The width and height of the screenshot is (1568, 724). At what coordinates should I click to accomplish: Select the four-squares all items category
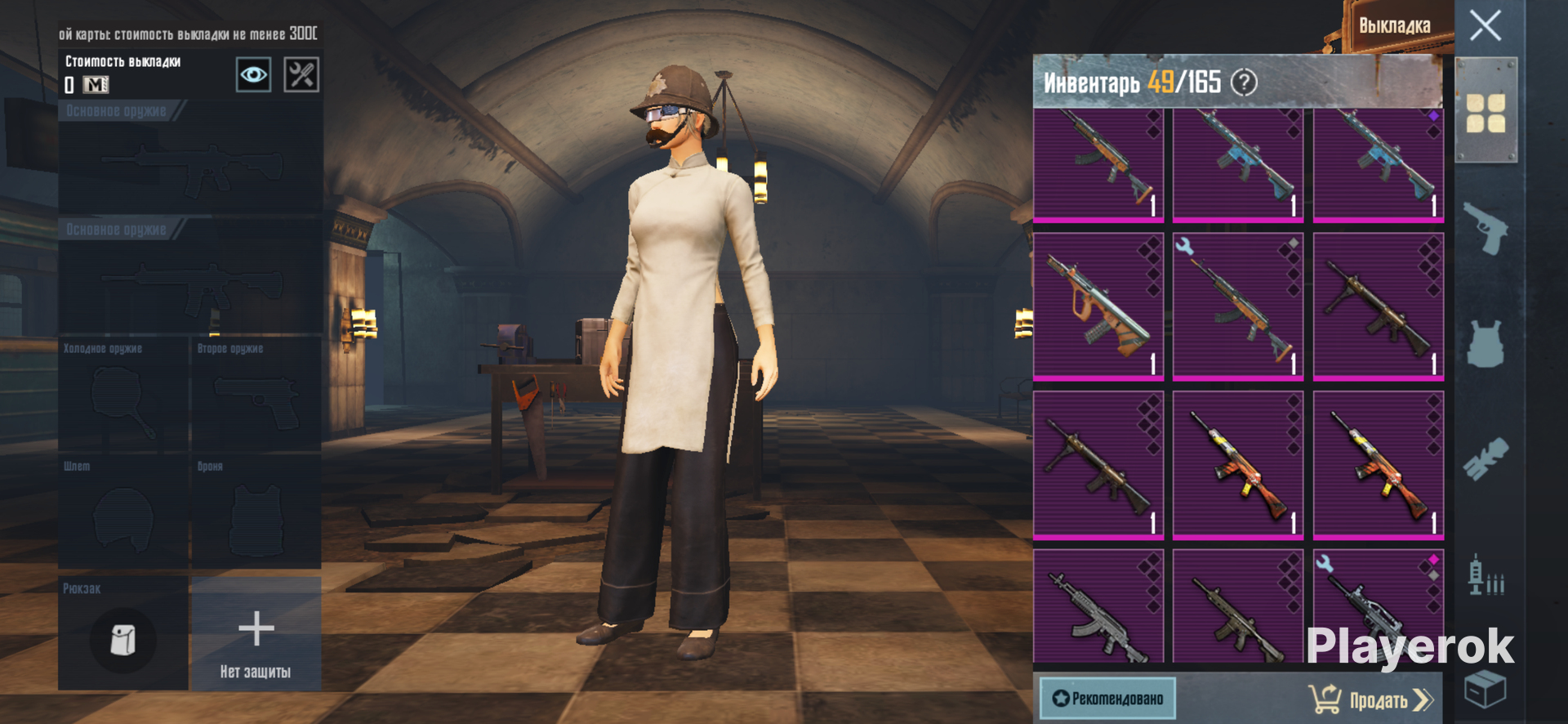point(1486,113)
